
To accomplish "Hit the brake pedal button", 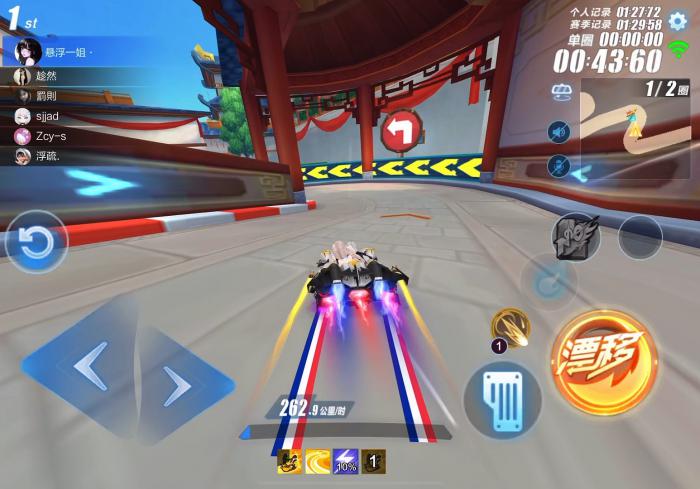I will click(503, 400).
